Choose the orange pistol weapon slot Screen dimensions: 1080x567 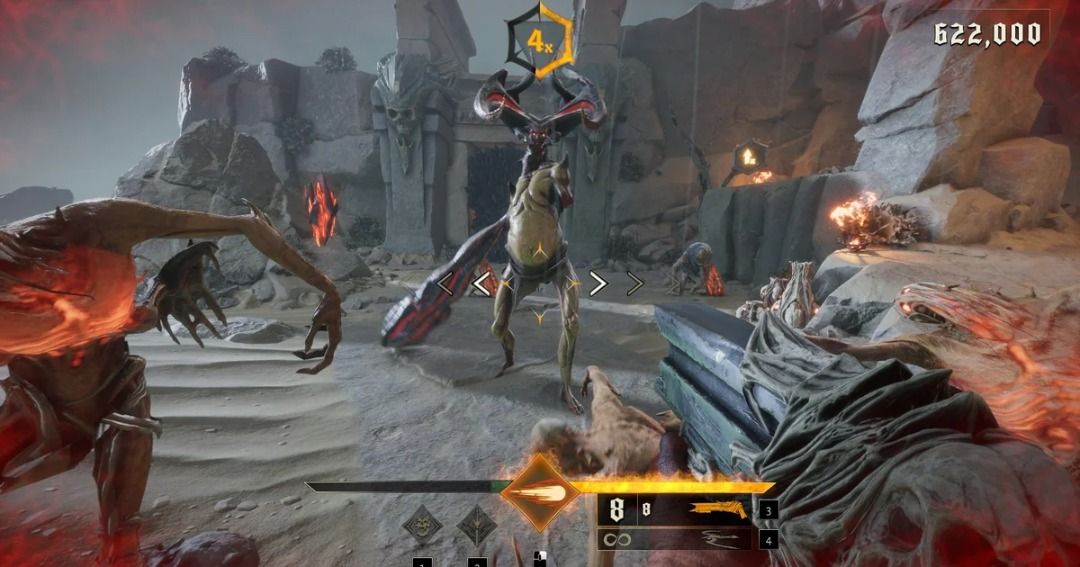718,510
